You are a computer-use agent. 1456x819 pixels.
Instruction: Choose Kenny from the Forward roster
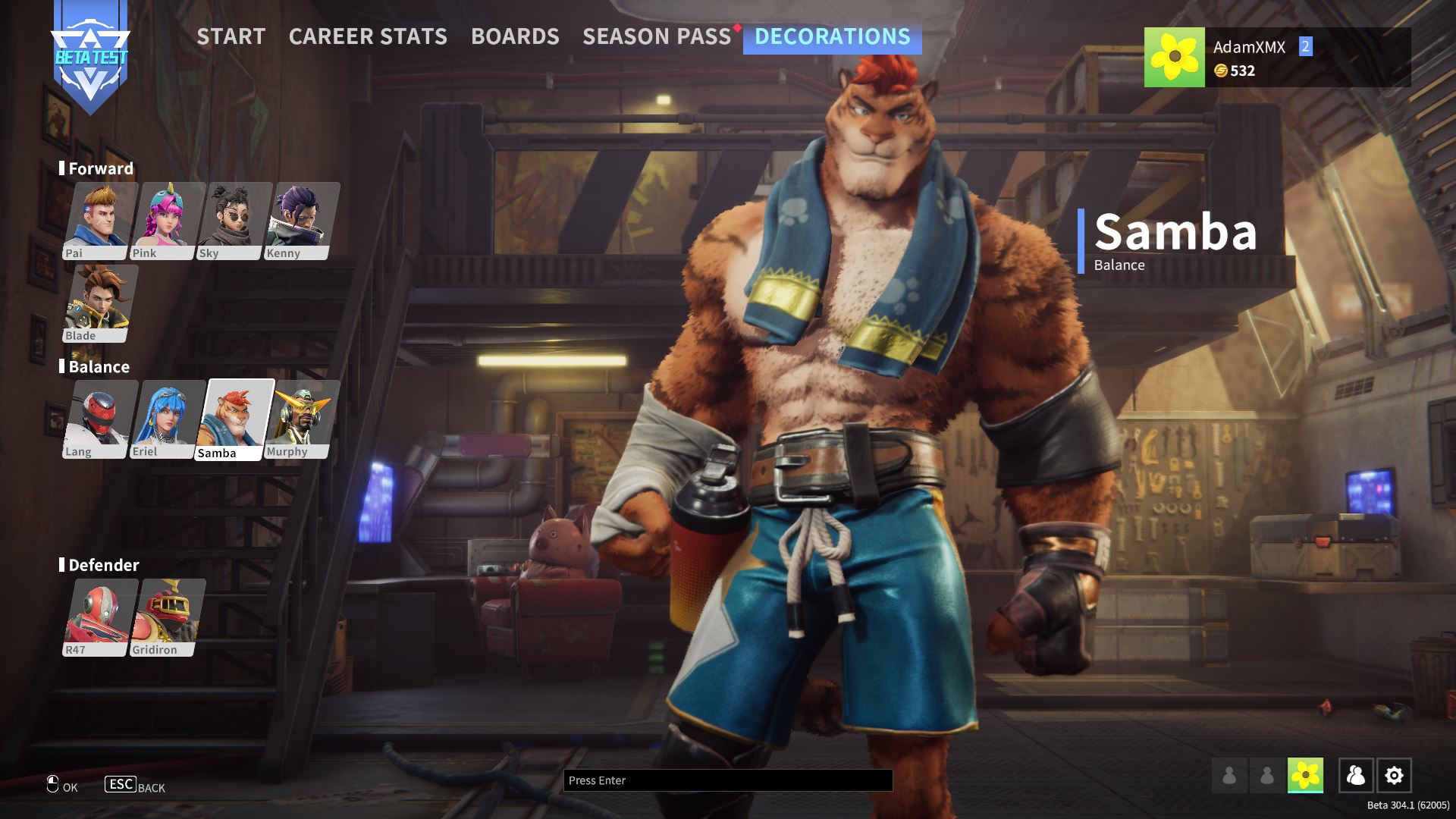click(301, 220)
